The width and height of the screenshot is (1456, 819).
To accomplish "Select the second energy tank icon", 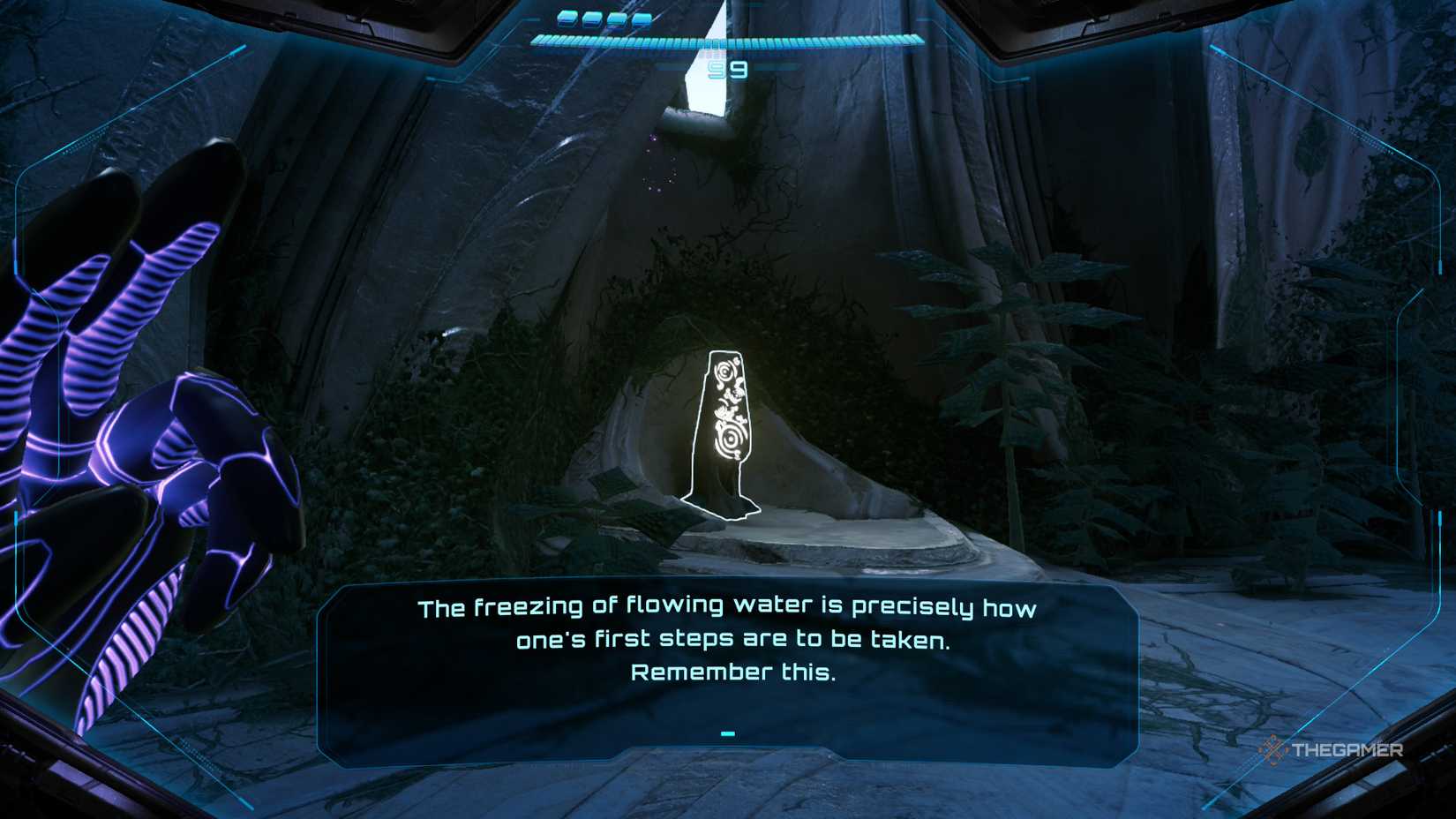I will click(591, 18).
